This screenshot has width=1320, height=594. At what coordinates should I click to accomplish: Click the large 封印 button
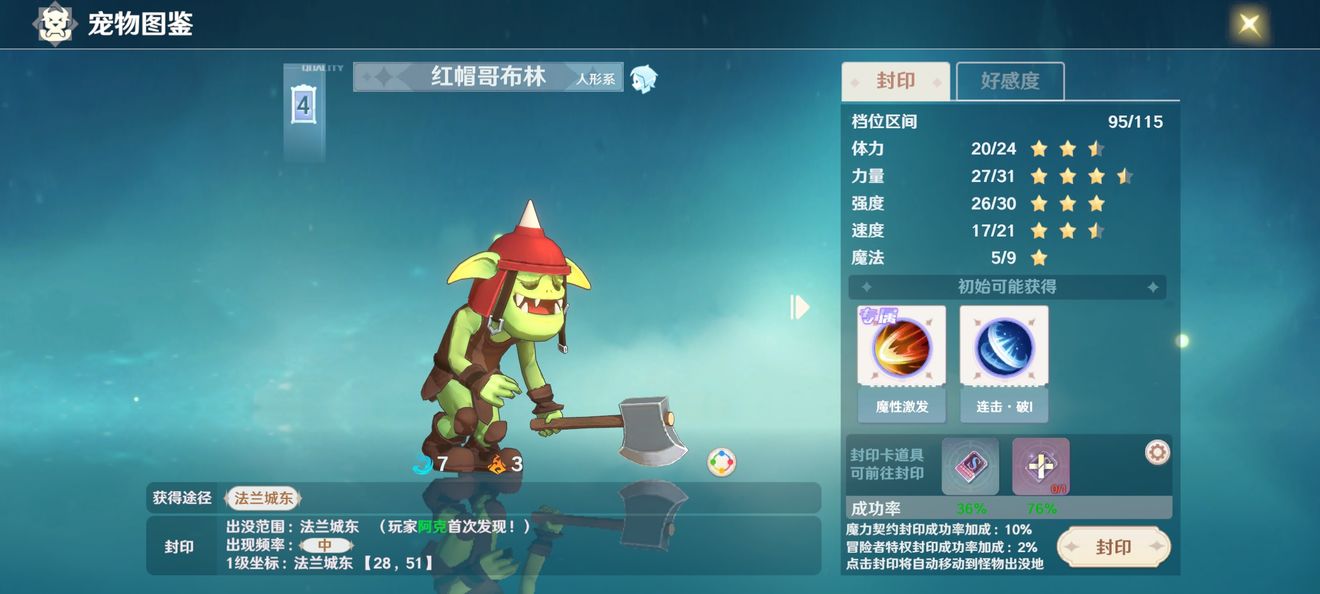1113,547
